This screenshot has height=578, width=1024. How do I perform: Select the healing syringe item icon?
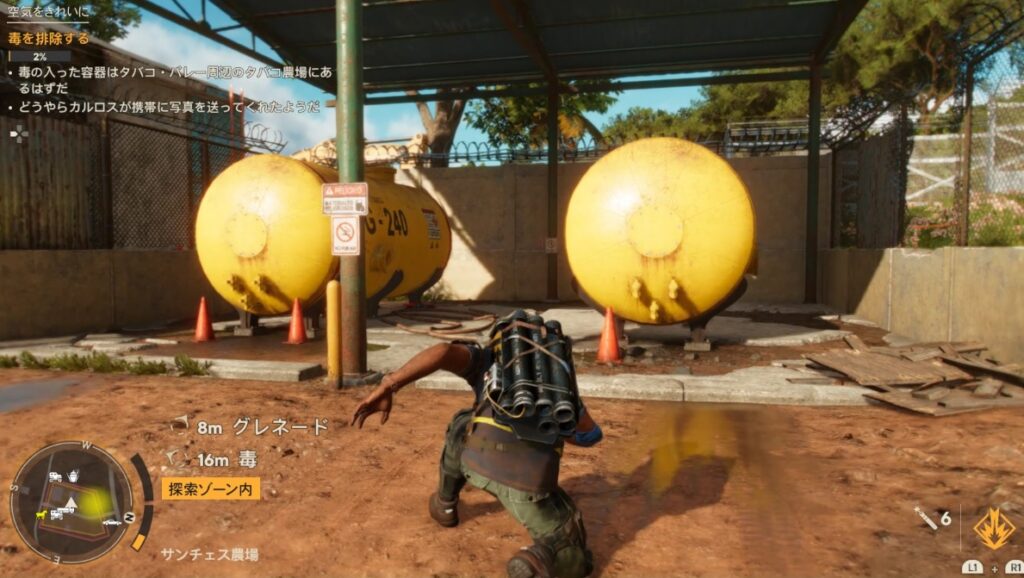click(x=923, y=516)
